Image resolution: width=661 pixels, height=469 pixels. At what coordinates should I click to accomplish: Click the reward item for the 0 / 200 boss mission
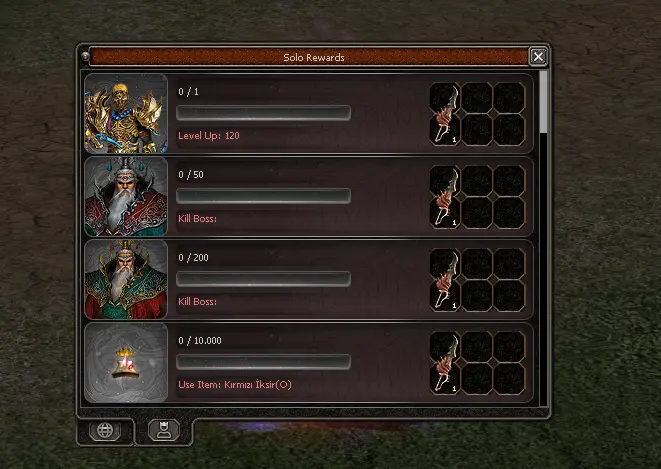pos(445,279)
